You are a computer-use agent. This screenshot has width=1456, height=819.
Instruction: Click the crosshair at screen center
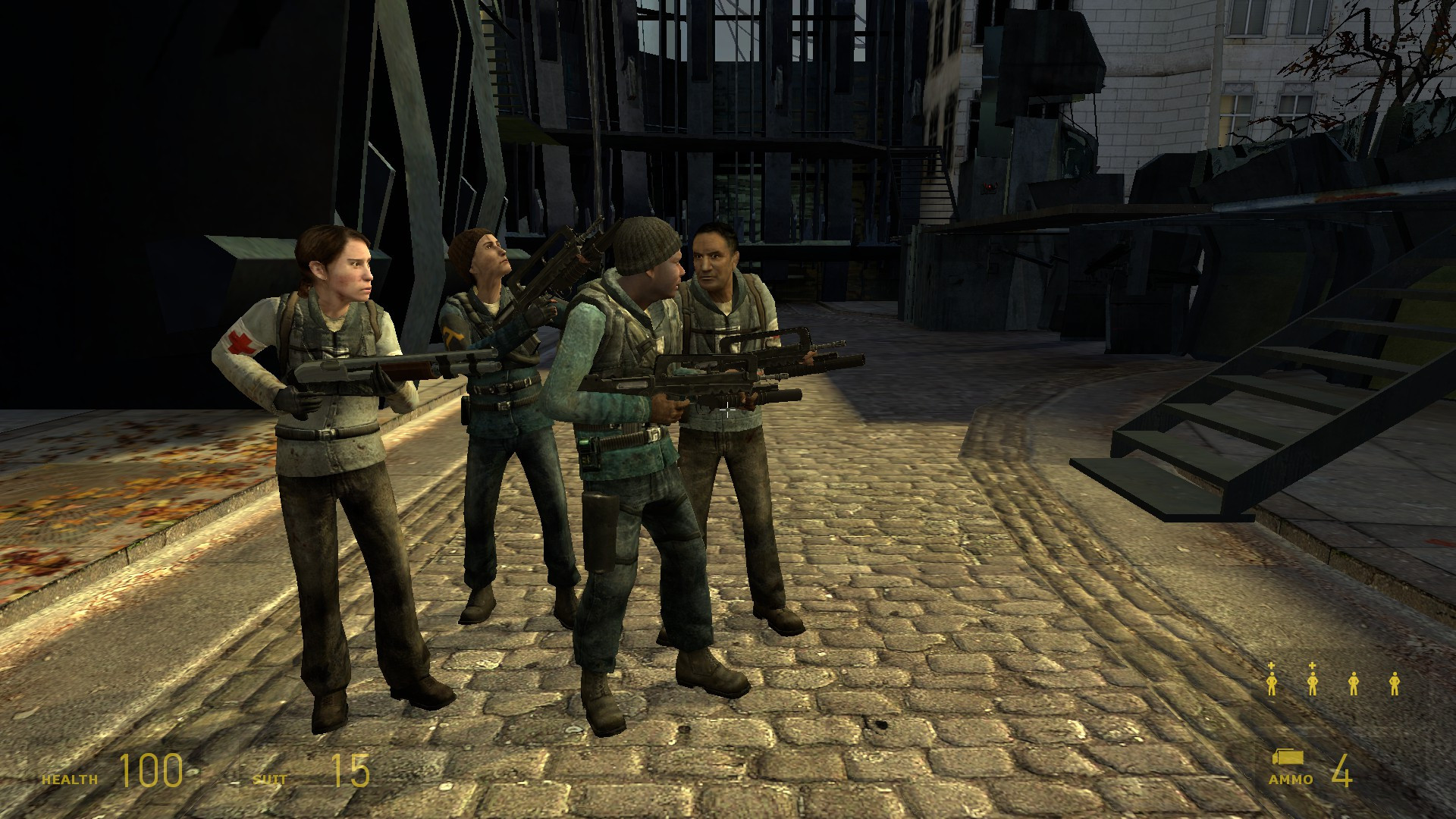[x=728, y=409]
